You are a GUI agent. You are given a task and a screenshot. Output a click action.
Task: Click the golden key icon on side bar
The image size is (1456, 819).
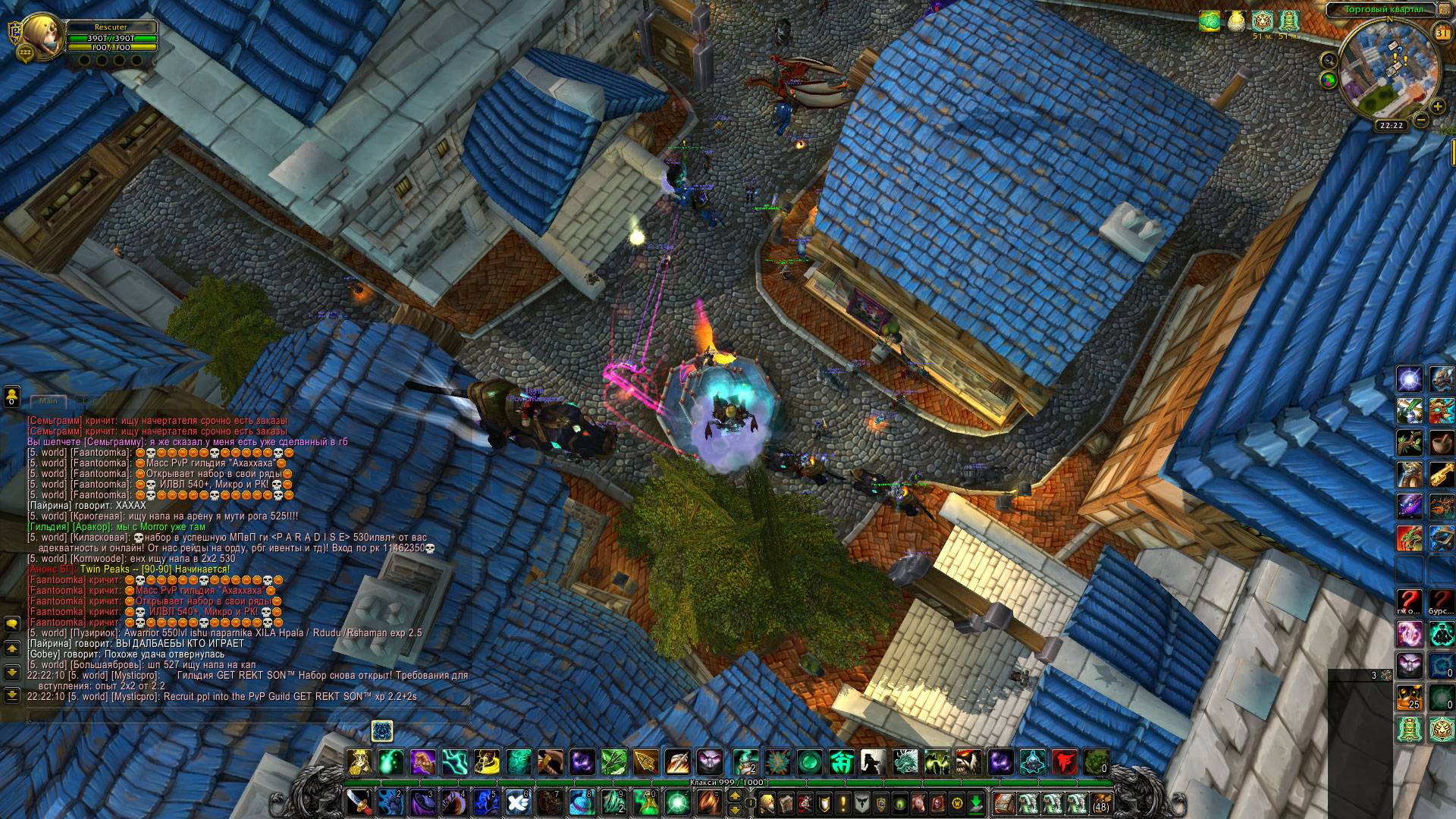(x=1442, y=474)
